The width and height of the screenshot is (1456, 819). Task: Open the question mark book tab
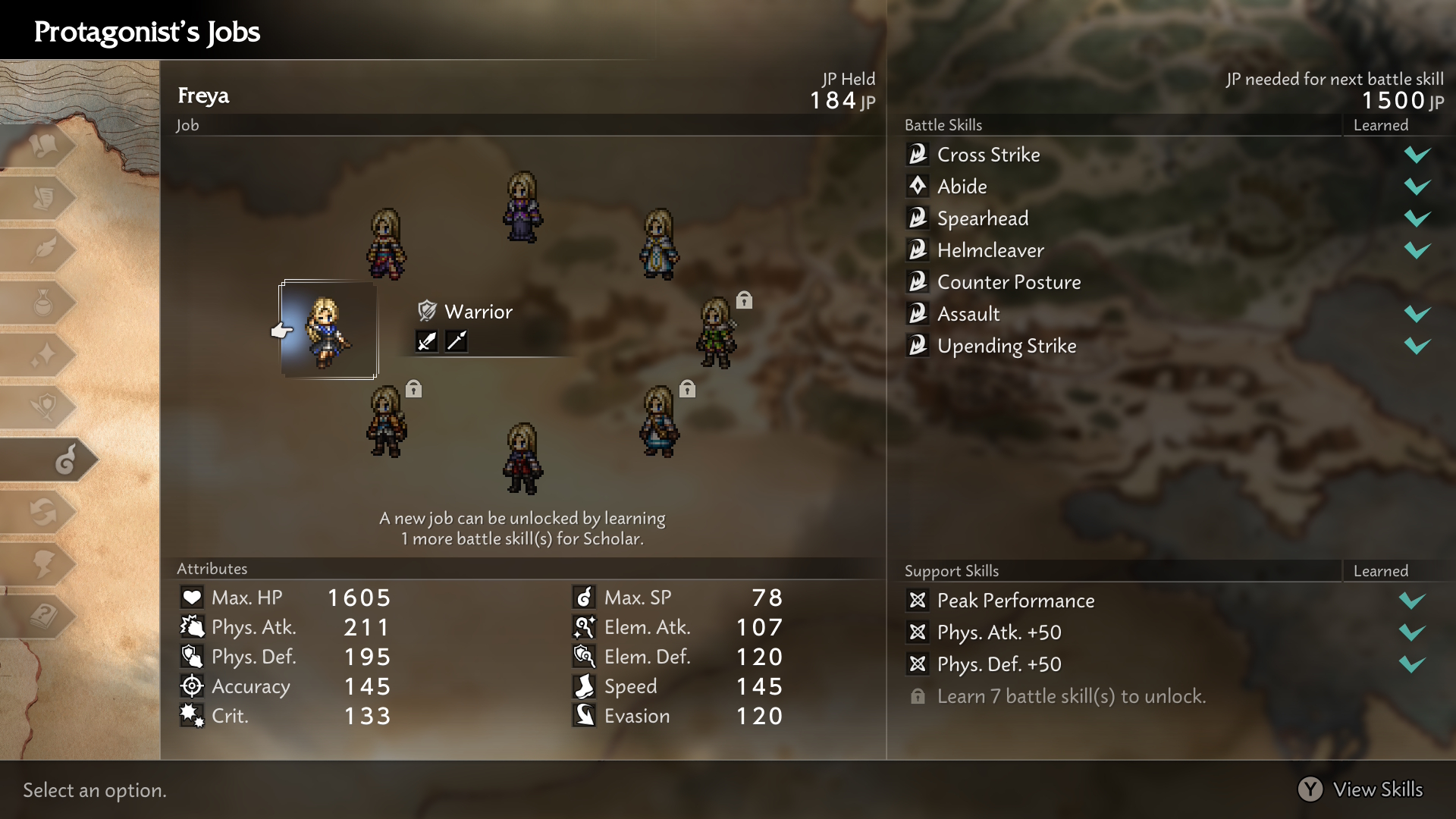[44, 616]
